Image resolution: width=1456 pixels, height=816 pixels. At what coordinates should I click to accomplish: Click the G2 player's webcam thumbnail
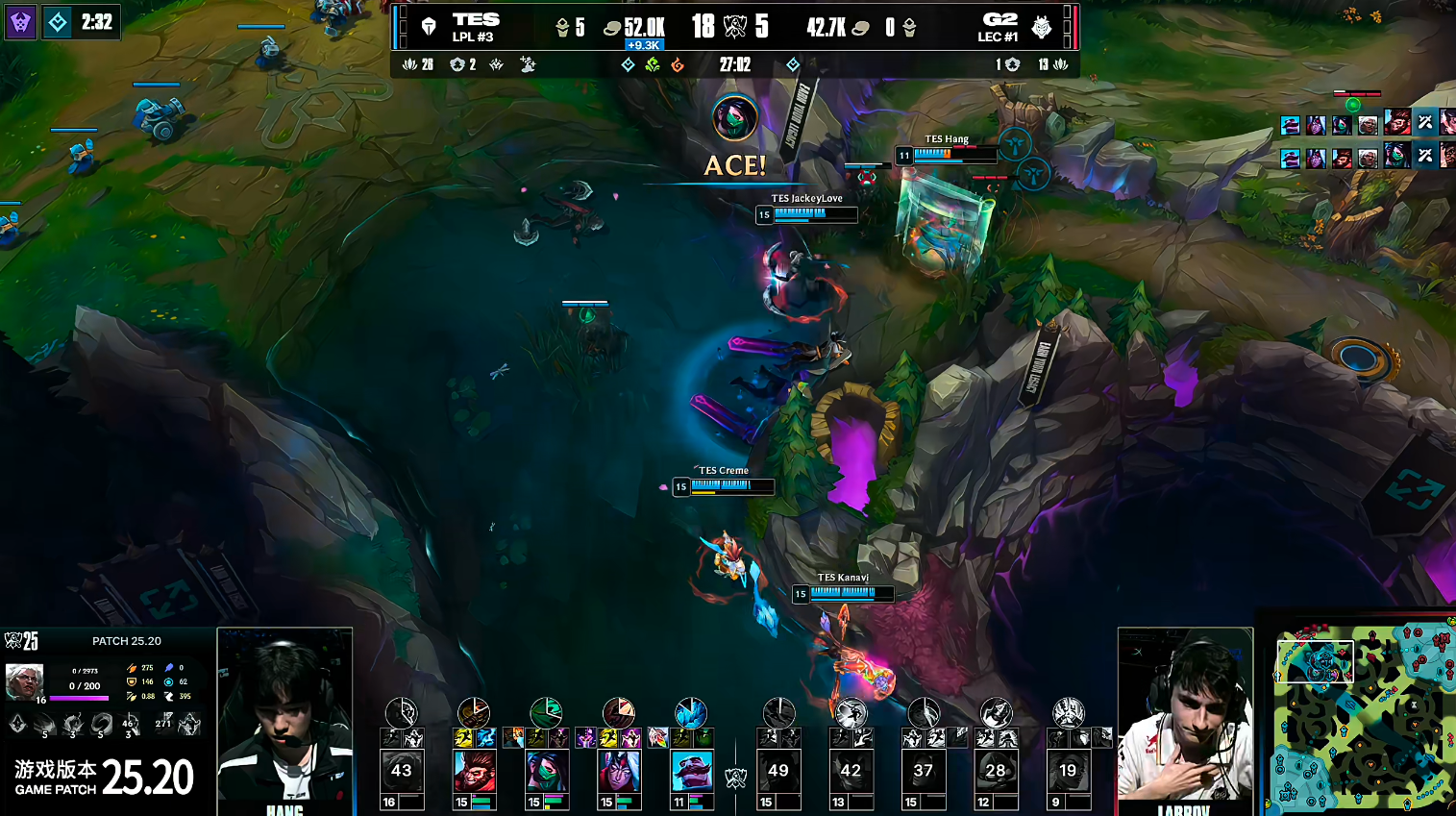pyautogui.click(x=1185, y=716)
